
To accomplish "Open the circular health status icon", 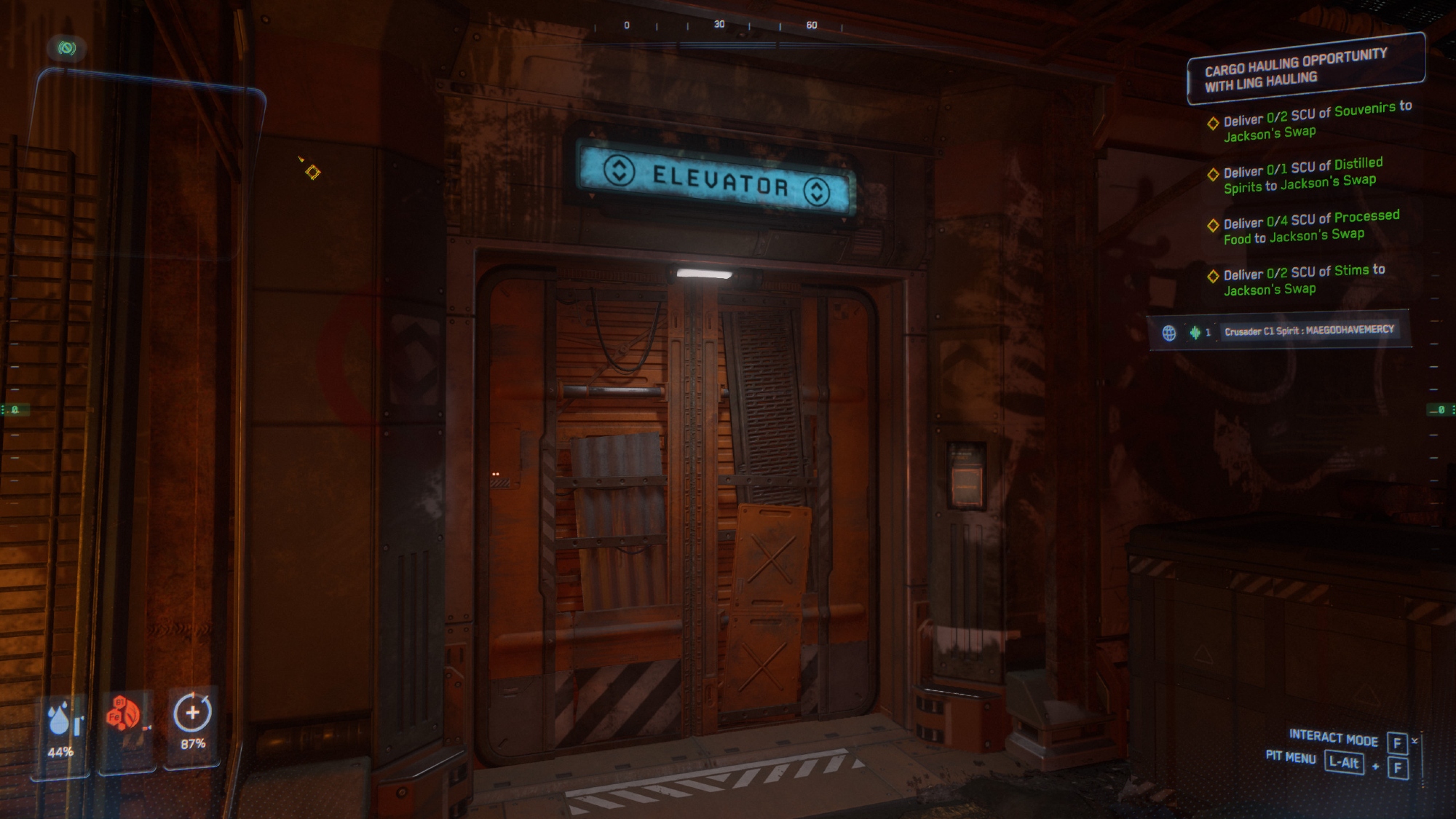I will (192, 713).
